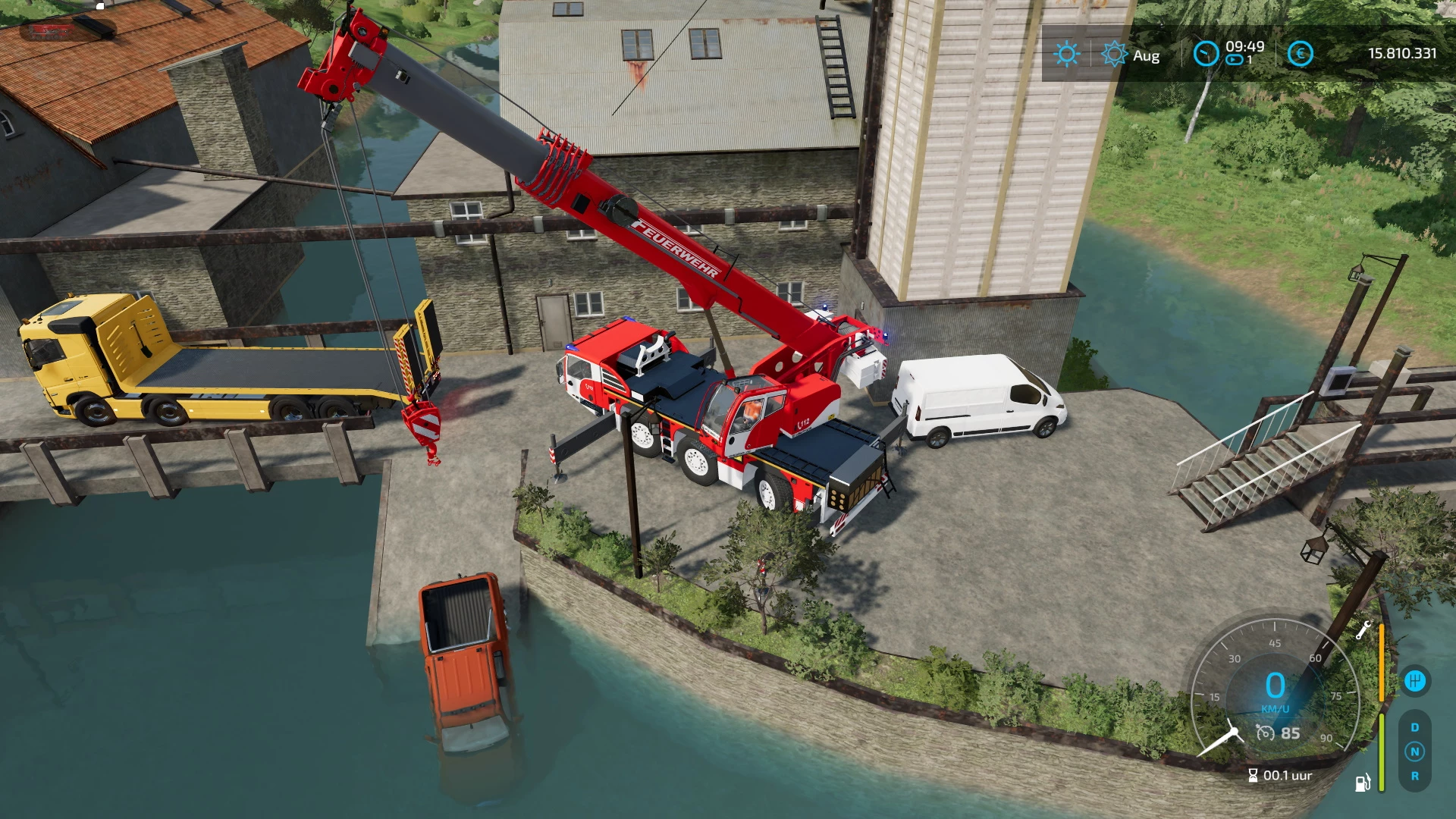1456x819 pixels.
Task: Click the orange vehicle damage bar
Action: [1382, 662]
